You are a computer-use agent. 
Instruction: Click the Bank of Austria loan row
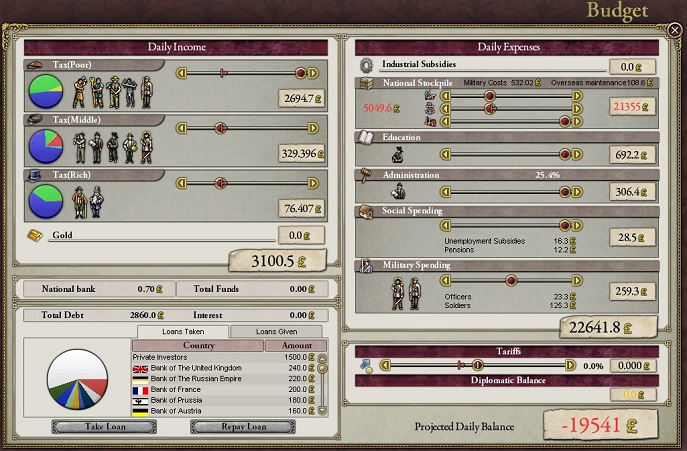tap(222, 412)
